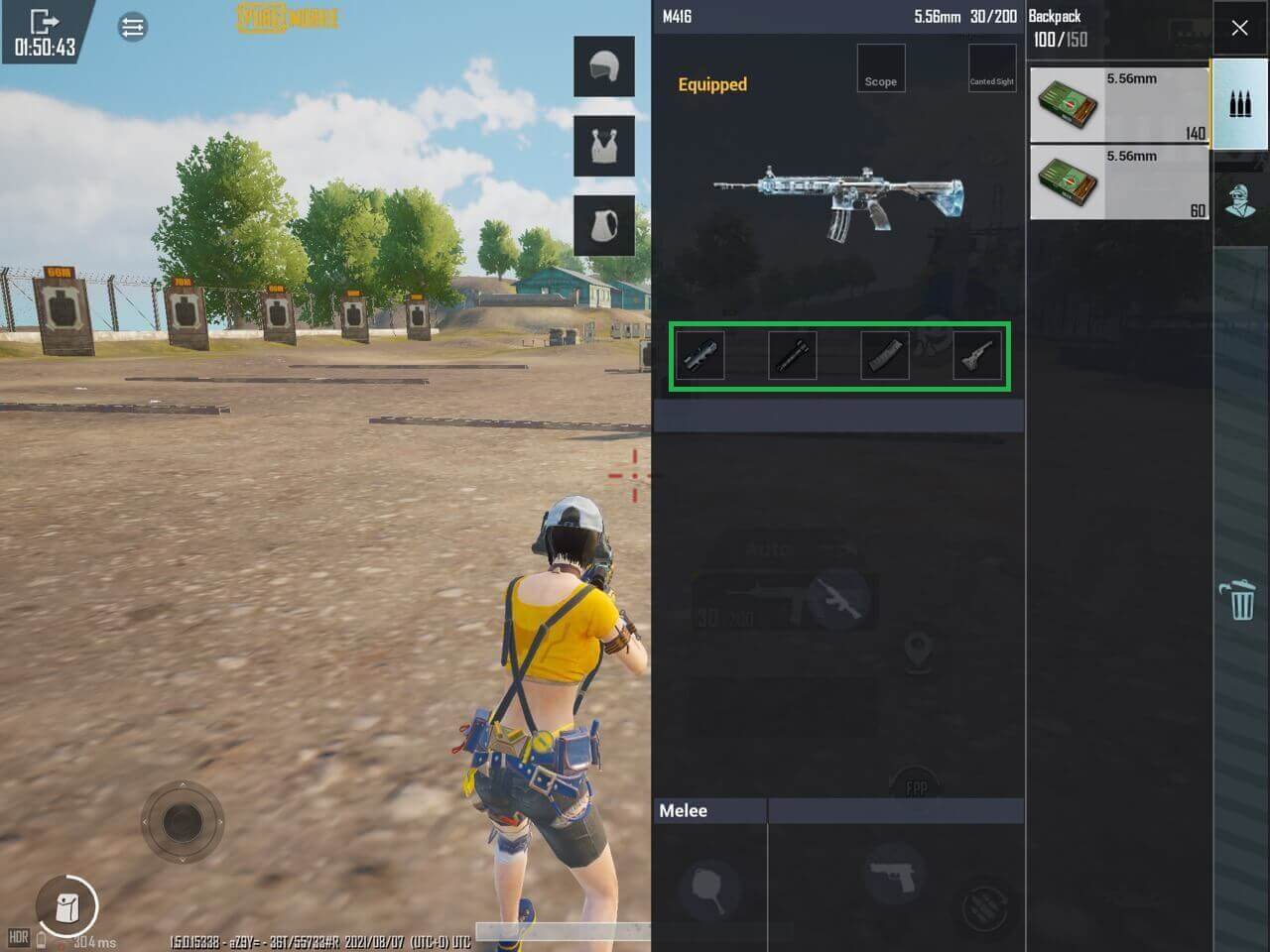The image size is (1270, 952).
Task: Select the foregrip attachment slot
Action: click(x=792, y=356)
